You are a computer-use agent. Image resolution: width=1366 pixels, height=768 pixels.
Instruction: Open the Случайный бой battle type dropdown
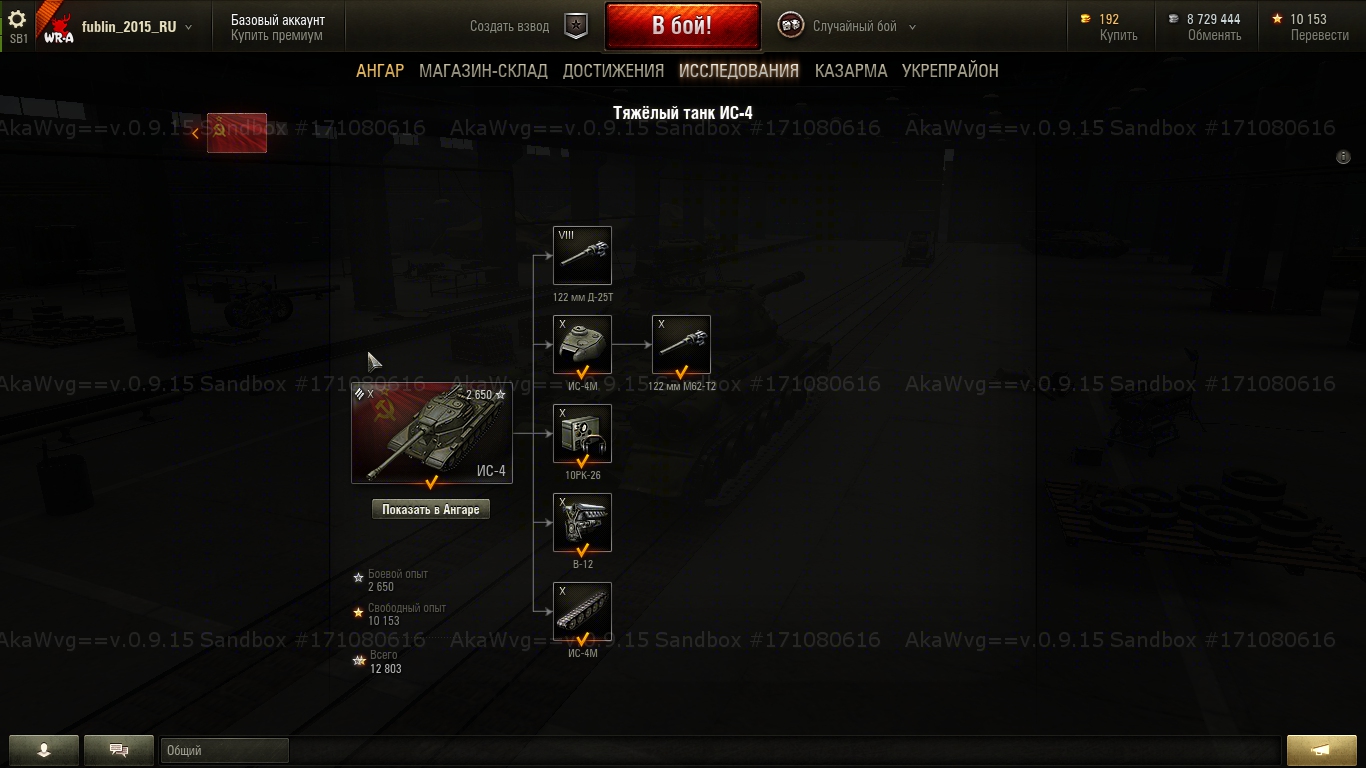click(x=850, y=27)
